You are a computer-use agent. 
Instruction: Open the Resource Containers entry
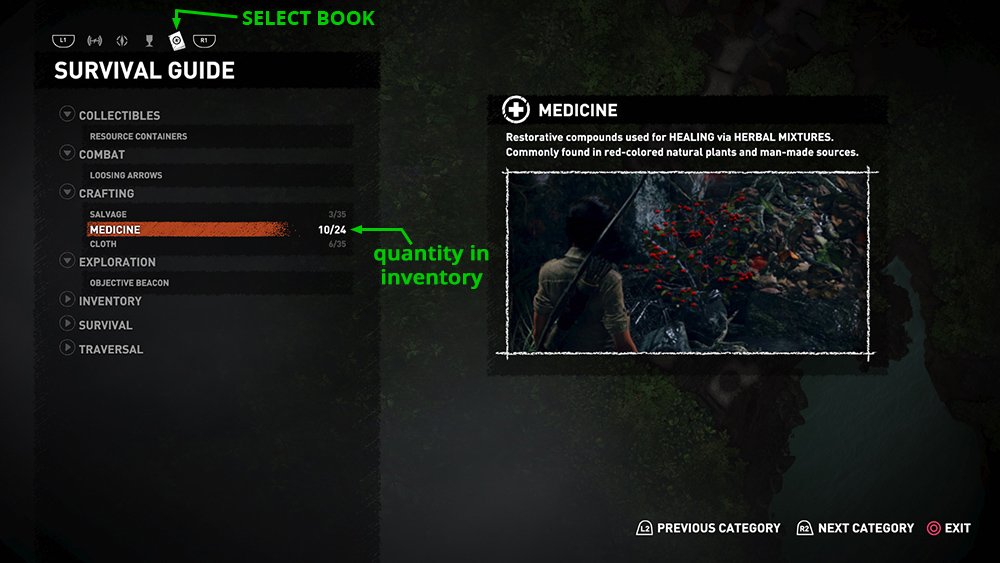point(138,136)
